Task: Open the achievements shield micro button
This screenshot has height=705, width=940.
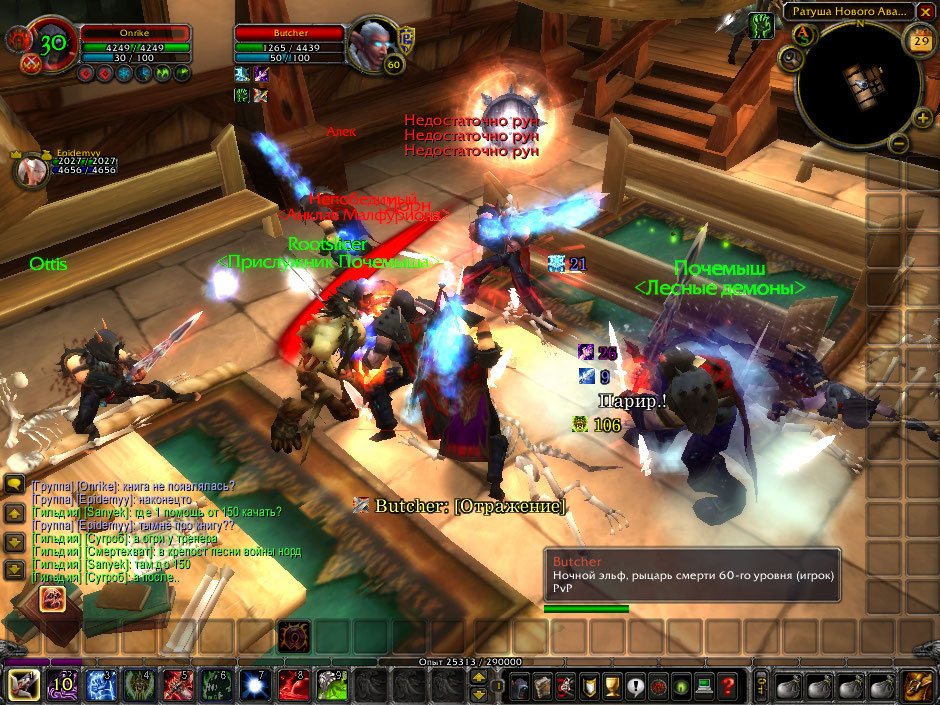Action: [x=587, y=687]
